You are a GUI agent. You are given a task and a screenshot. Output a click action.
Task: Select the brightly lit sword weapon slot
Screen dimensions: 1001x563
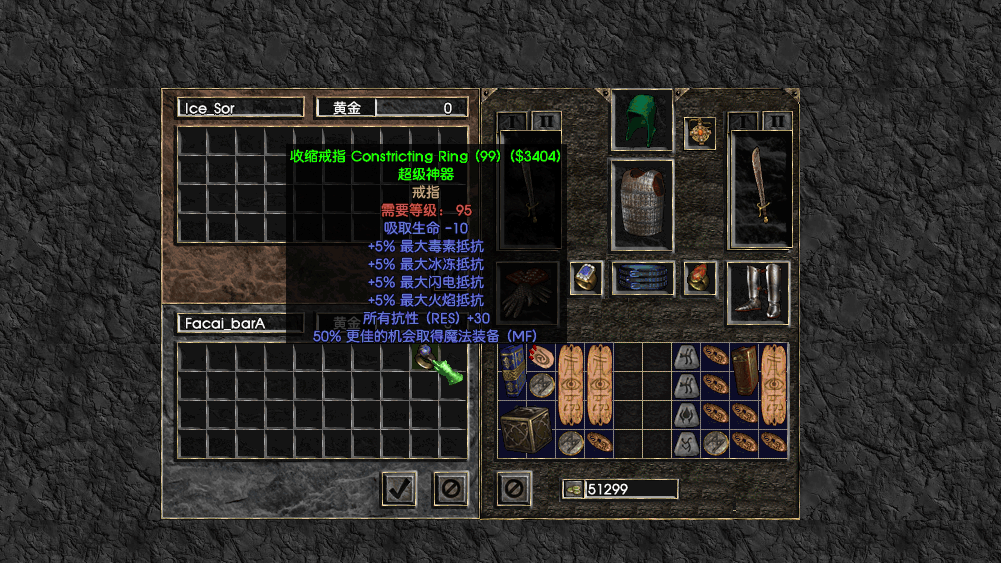761,190
